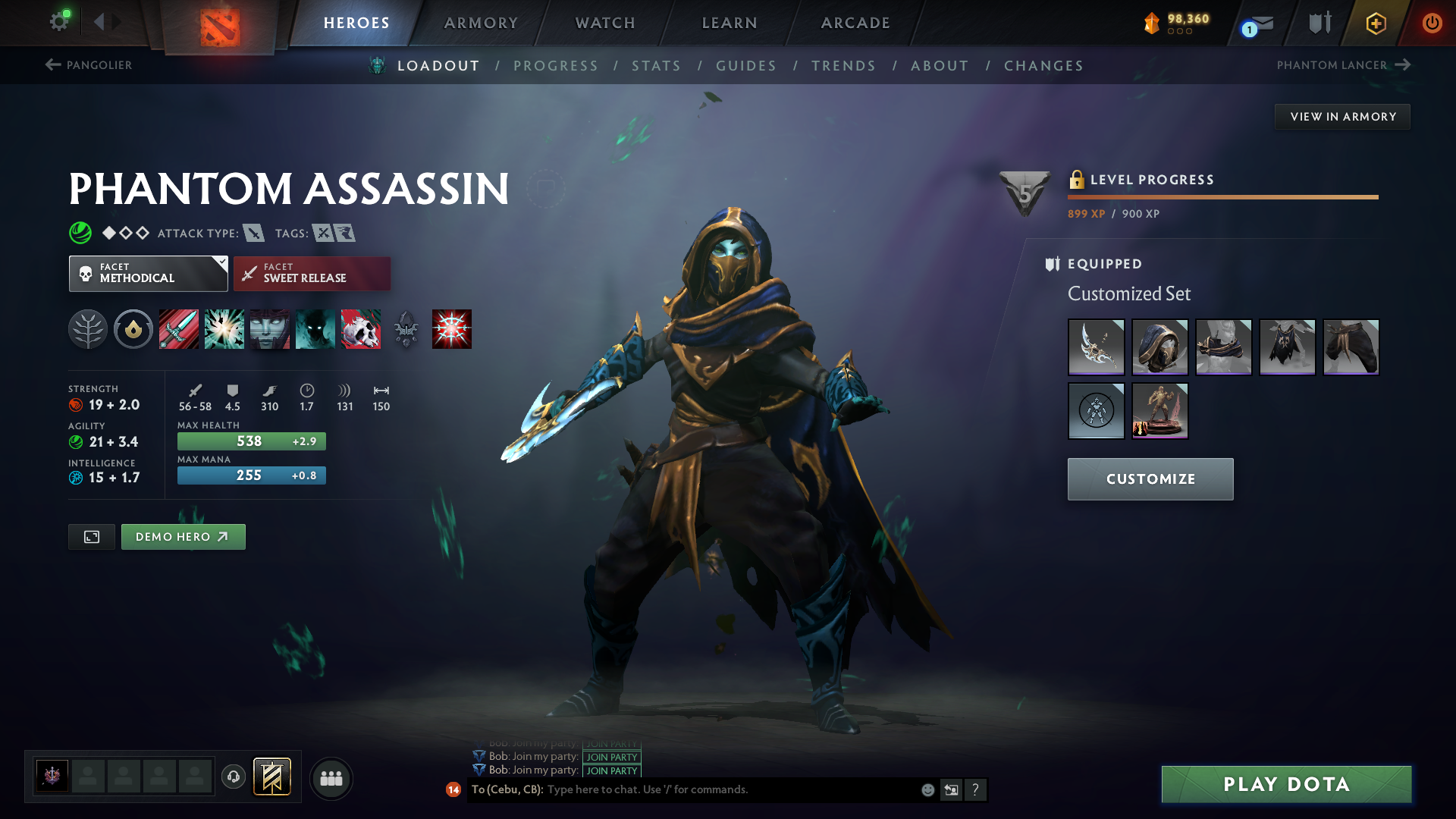This screenshot has width=1456, height=819.
Task: View the Changes subtab
Action: point(1043,66)
